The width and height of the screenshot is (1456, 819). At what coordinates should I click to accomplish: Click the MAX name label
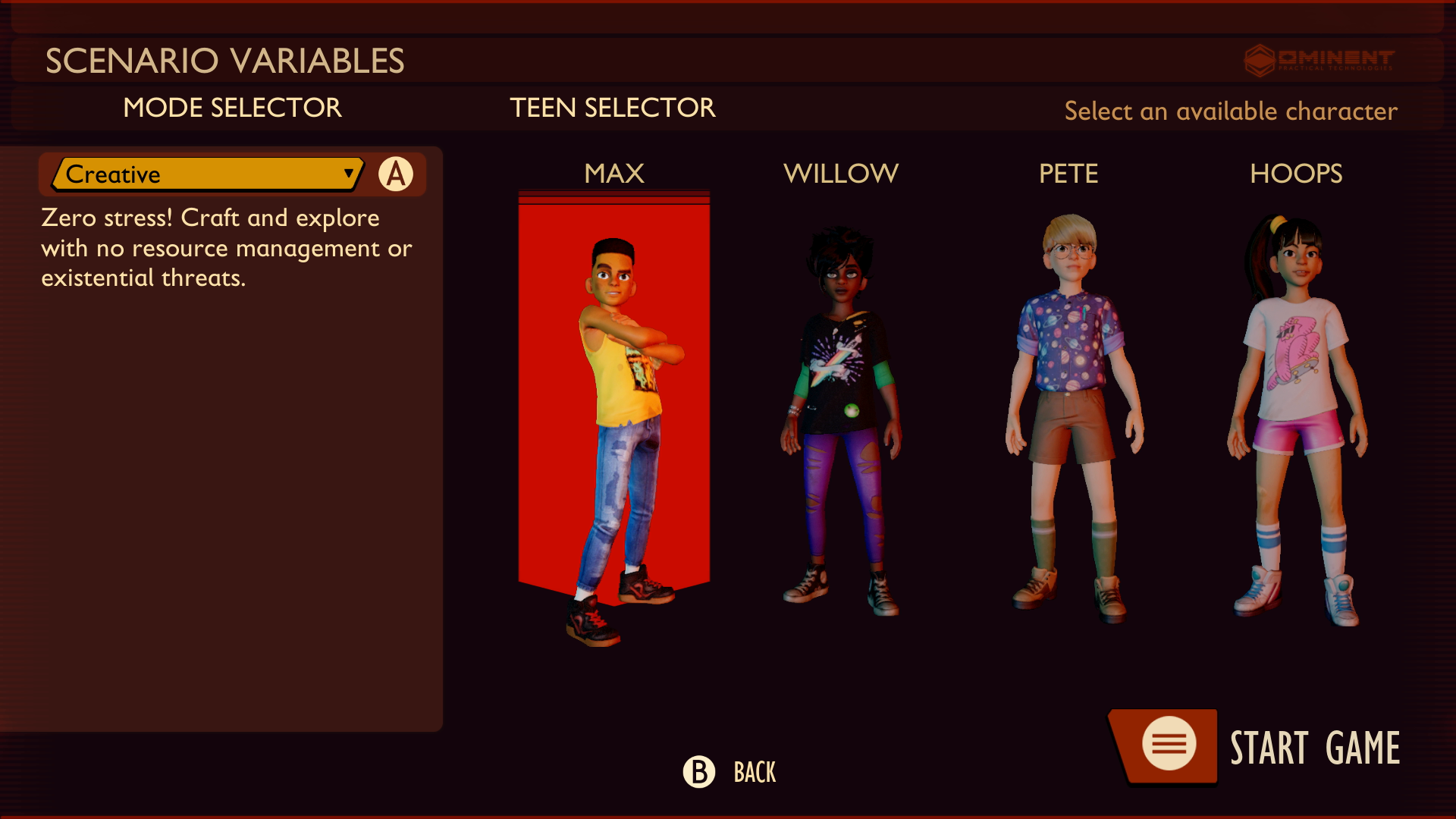point(613,173)
